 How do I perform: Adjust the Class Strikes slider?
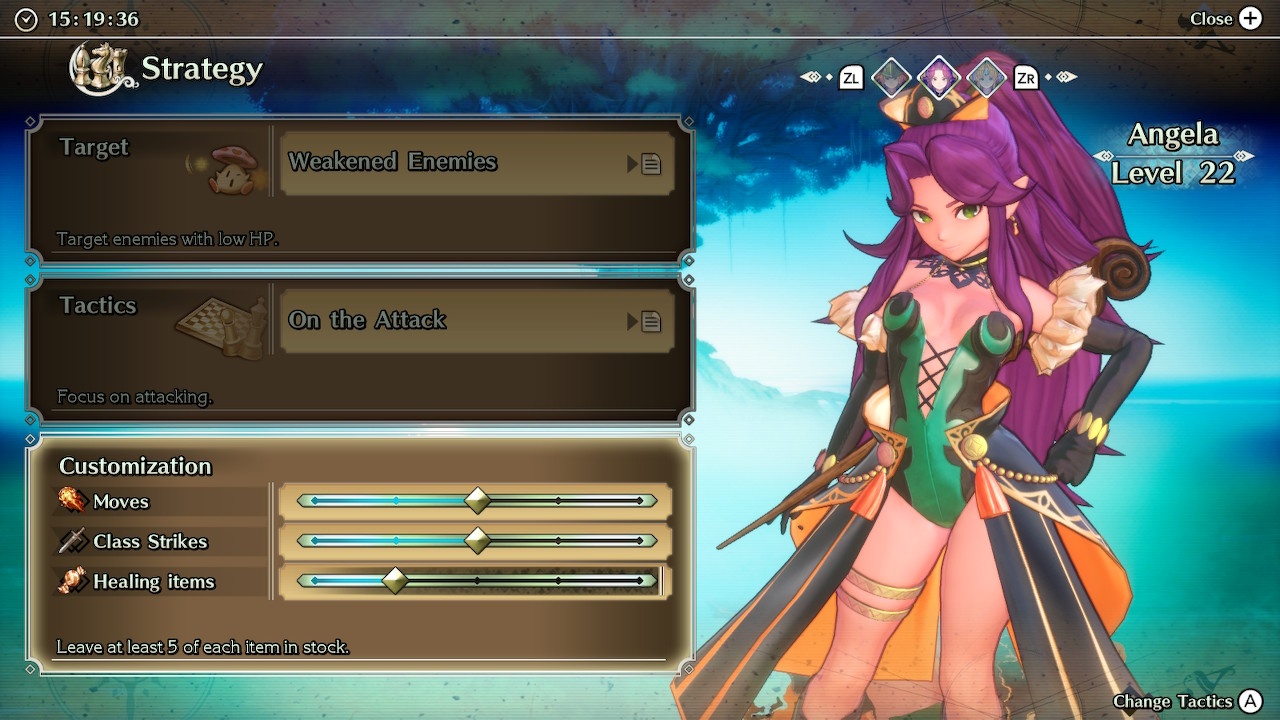pyautogui.click(x=477, y=541)
